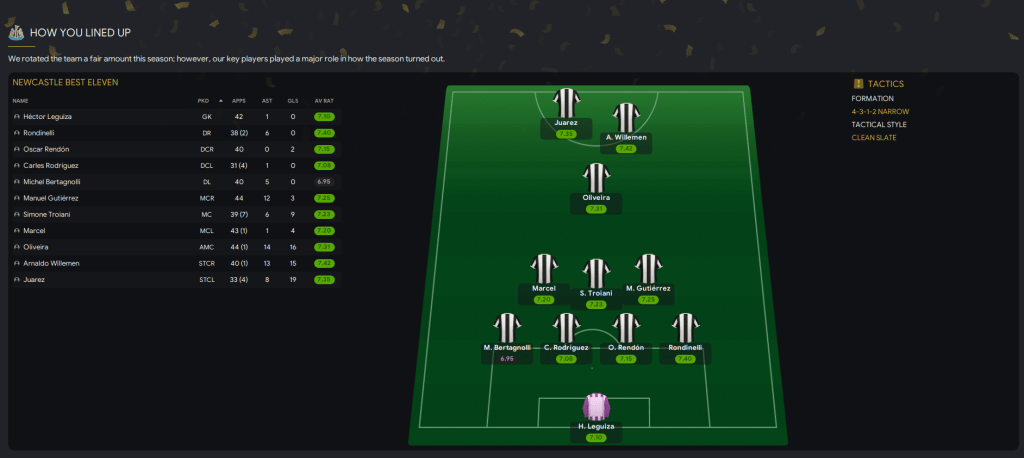Select Michel Bertagnolli from the list
Viewport: 1024px width, 458px height.
coord(51,182)
